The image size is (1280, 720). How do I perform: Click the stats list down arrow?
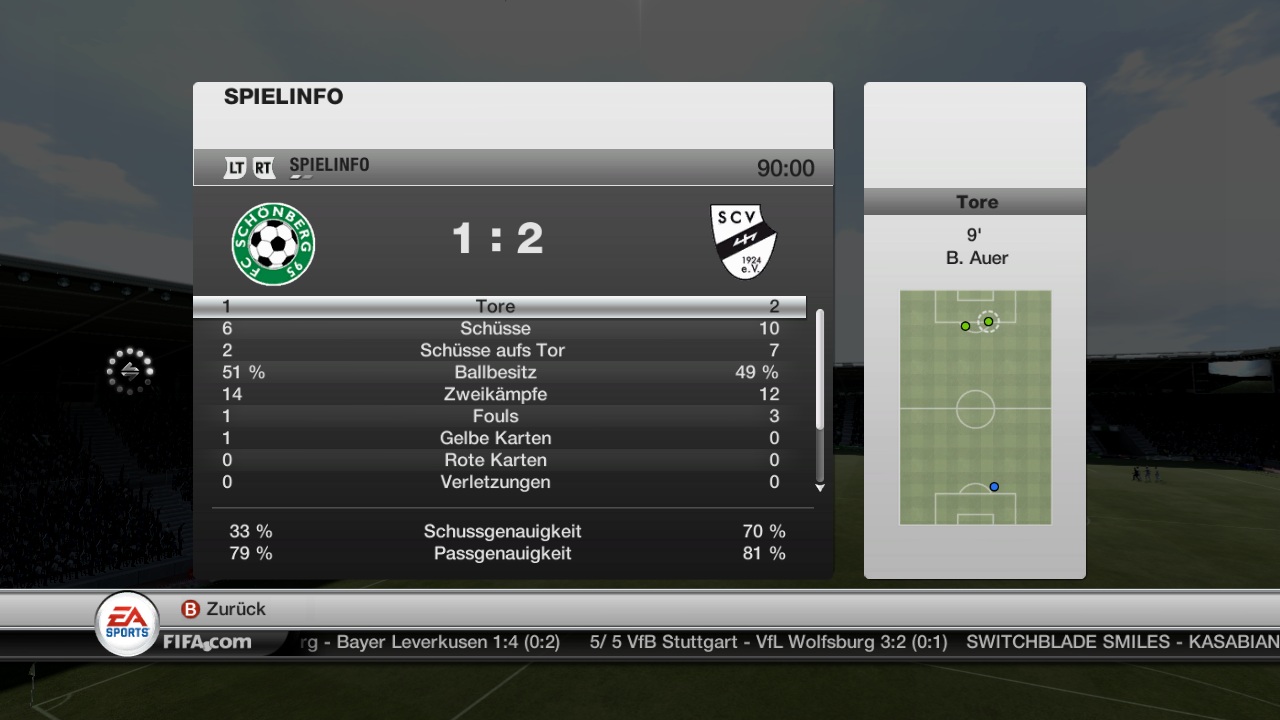(820, 488)
